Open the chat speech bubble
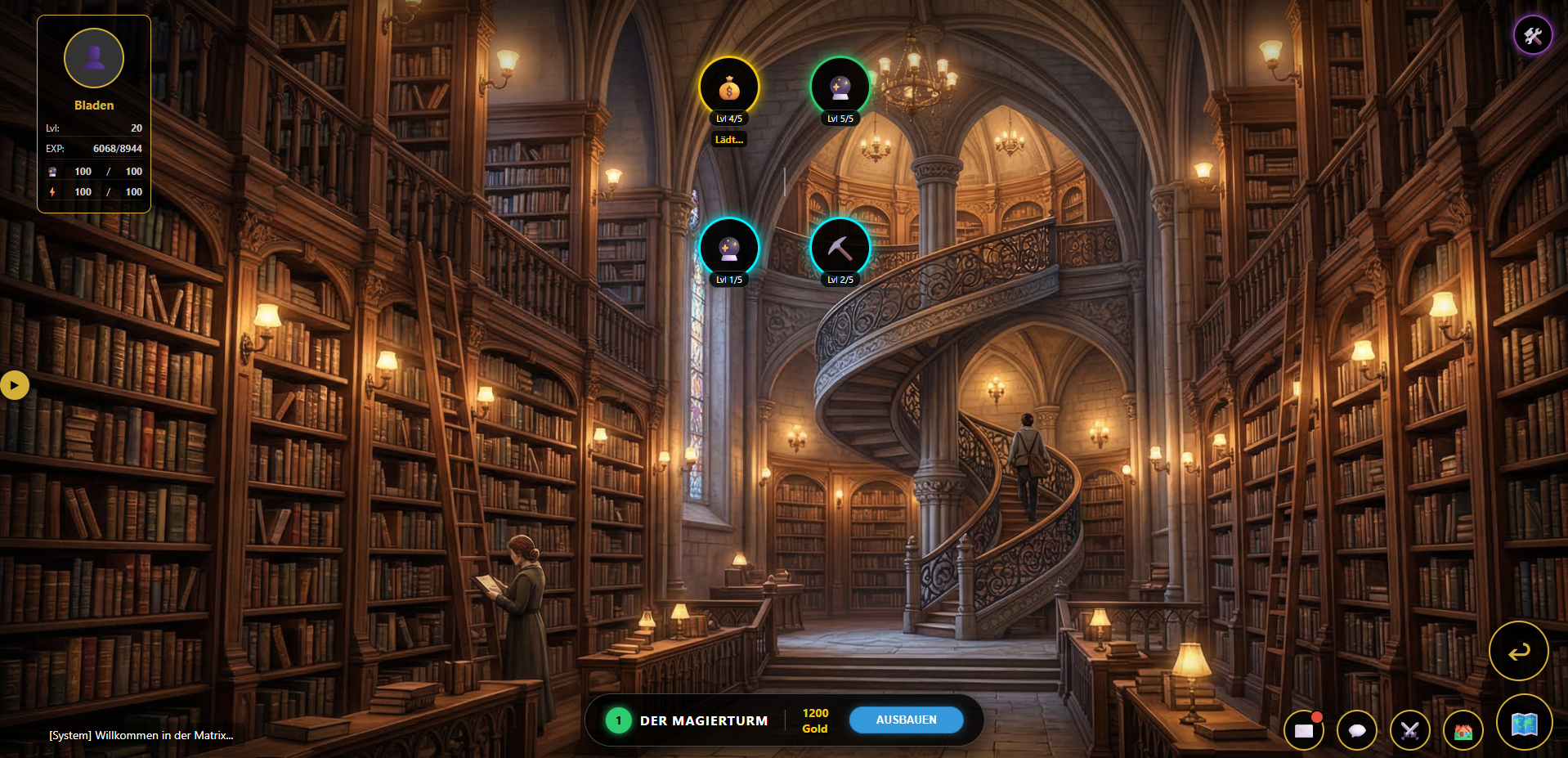The height and width of the screenshot is (758, 1568). [x=1357, y=730]
